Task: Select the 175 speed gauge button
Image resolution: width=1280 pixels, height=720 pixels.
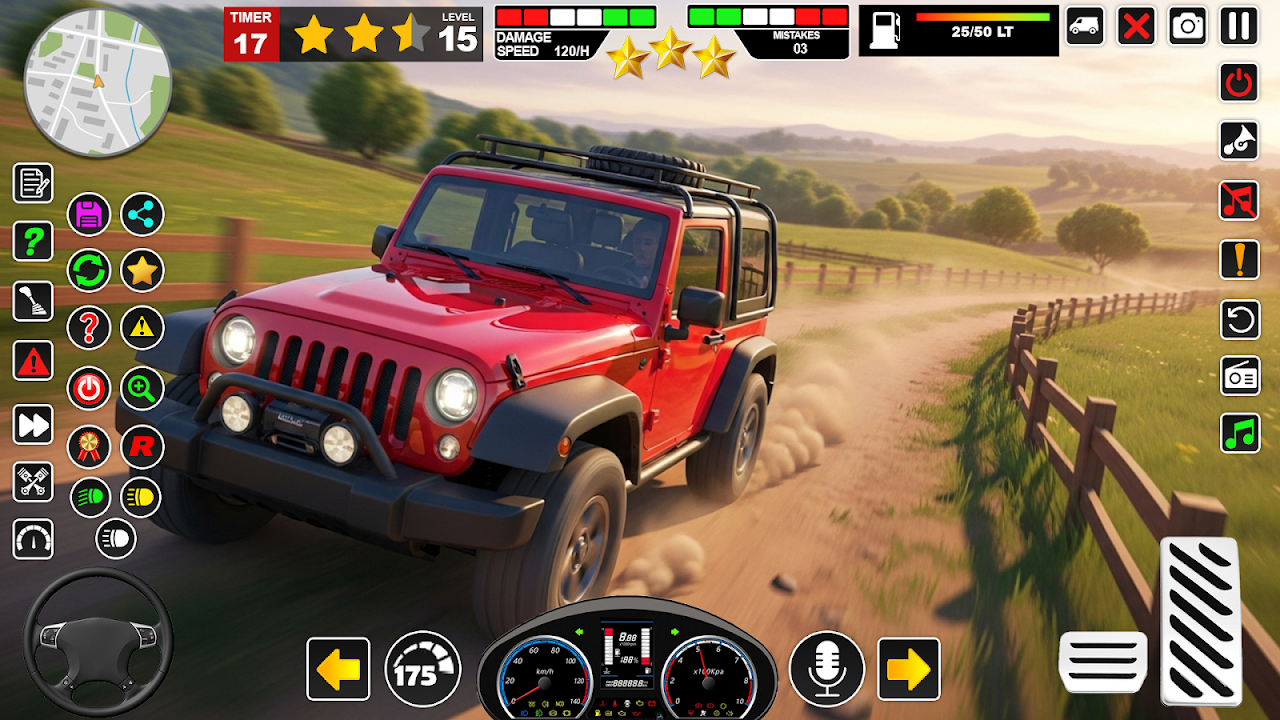Action: click(422, 668)
